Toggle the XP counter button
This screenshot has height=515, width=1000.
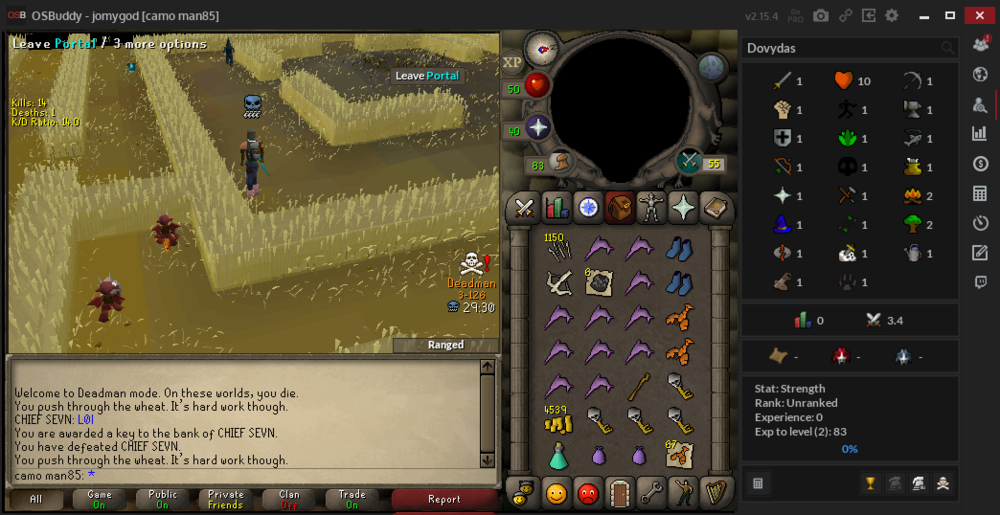point(513,62)
